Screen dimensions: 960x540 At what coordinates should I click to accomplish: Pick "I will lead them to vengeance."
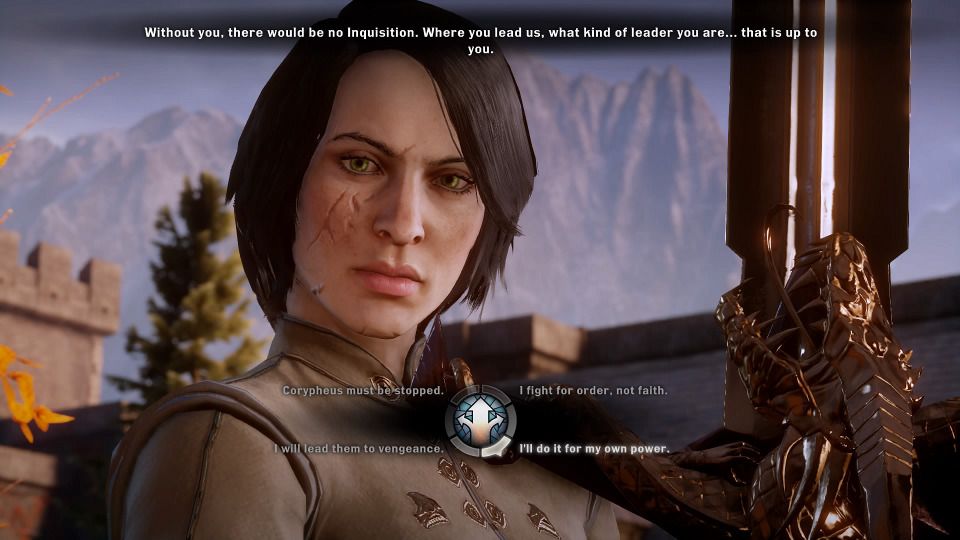pos(359,449)
